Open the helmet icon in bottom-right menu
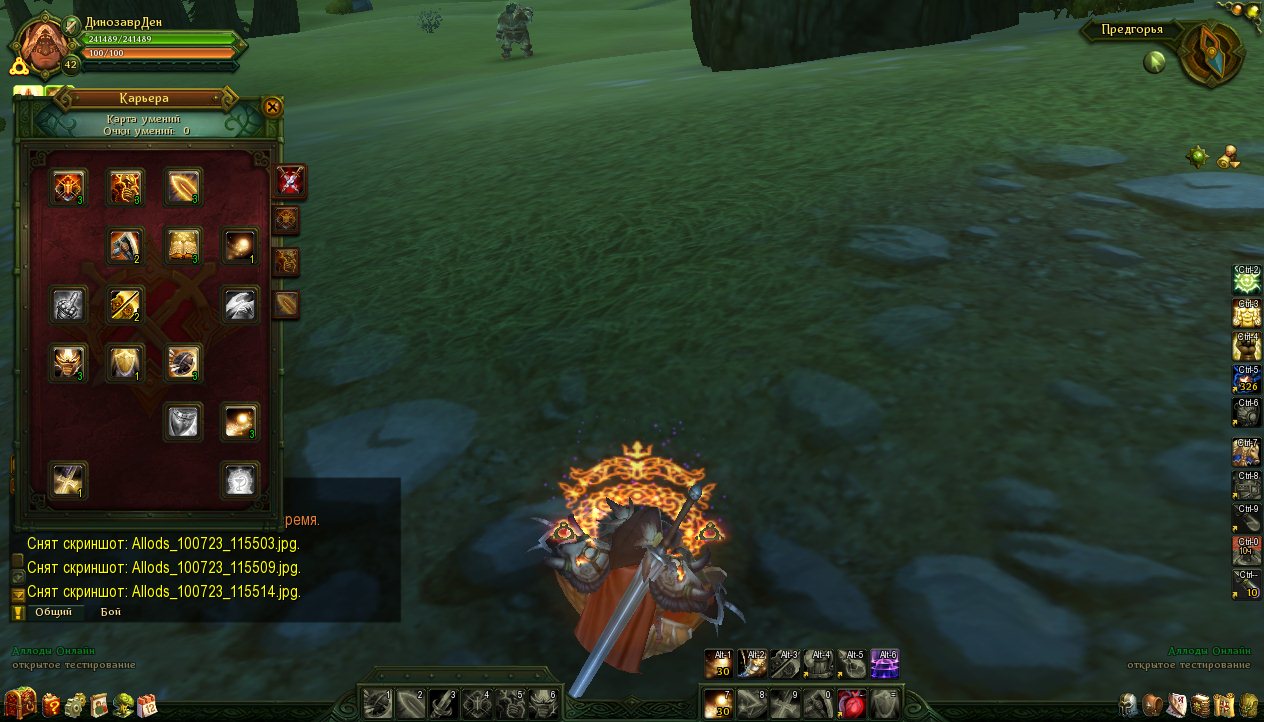This screenshot has height=722, width=1264. tap(1129, 703)
